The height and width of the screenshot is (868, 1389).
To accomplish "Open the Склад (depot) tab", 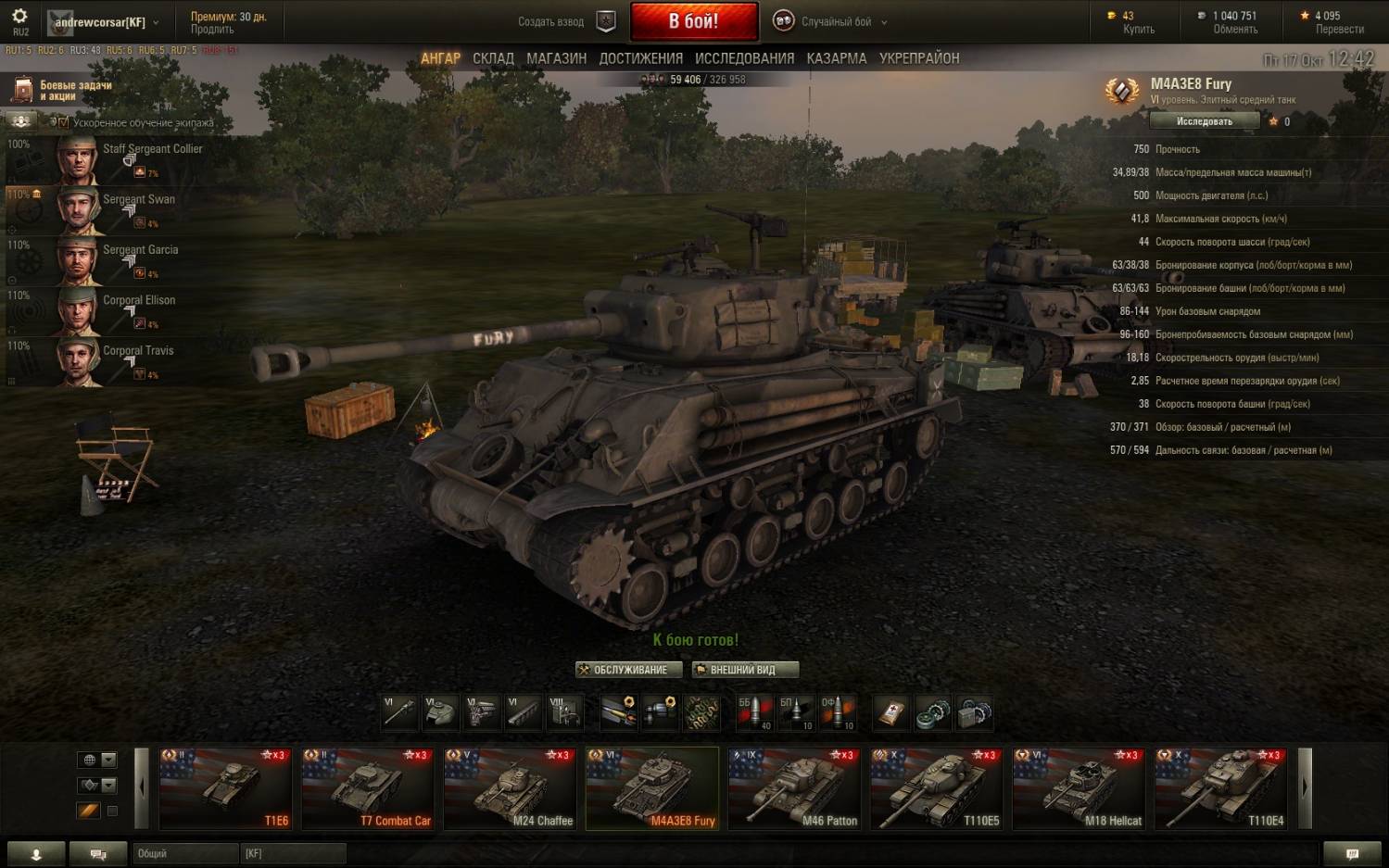I will pos(493,58).
